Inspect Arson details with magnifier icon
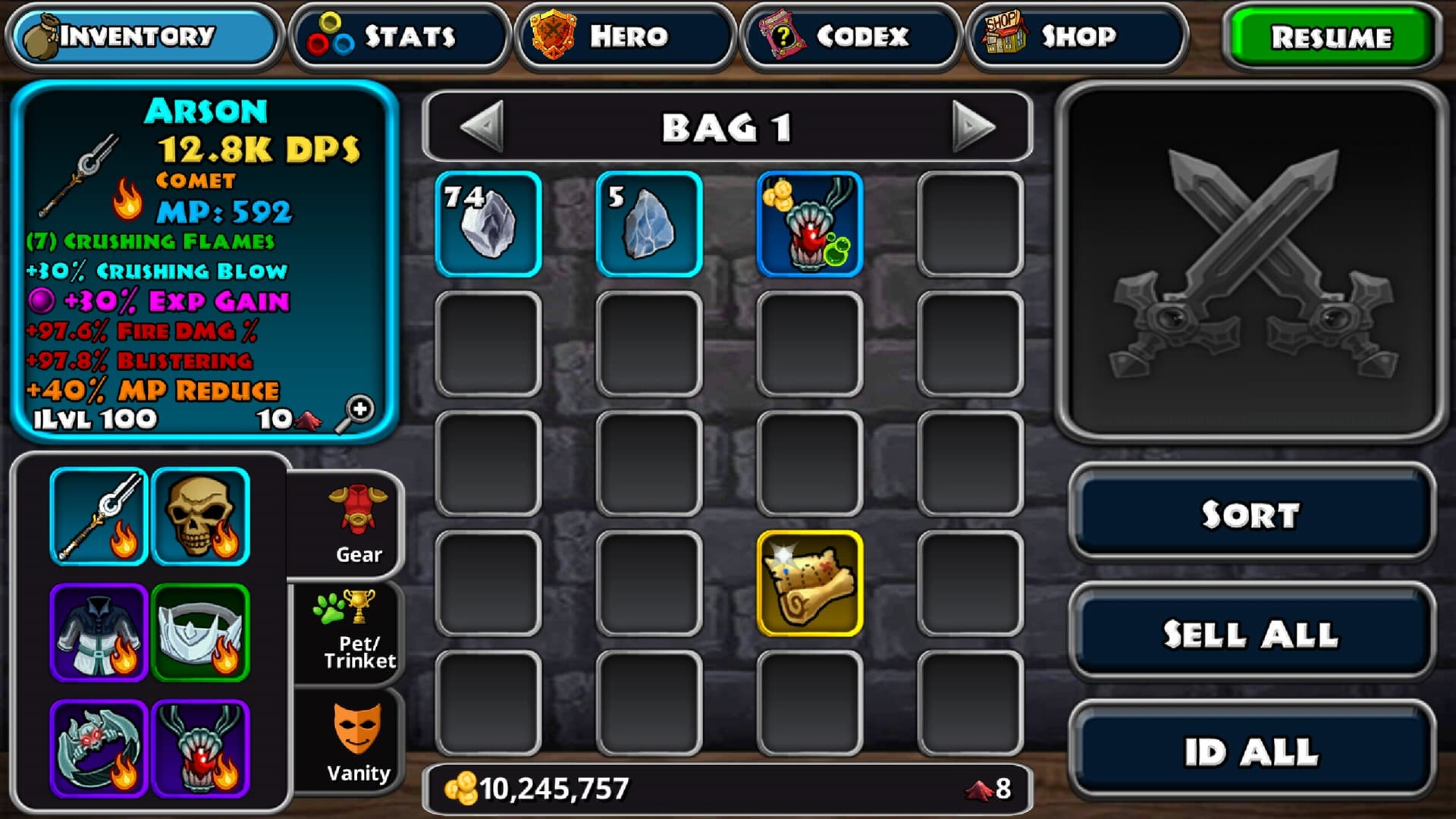1456x819 pixels. [x=355, y=413]
